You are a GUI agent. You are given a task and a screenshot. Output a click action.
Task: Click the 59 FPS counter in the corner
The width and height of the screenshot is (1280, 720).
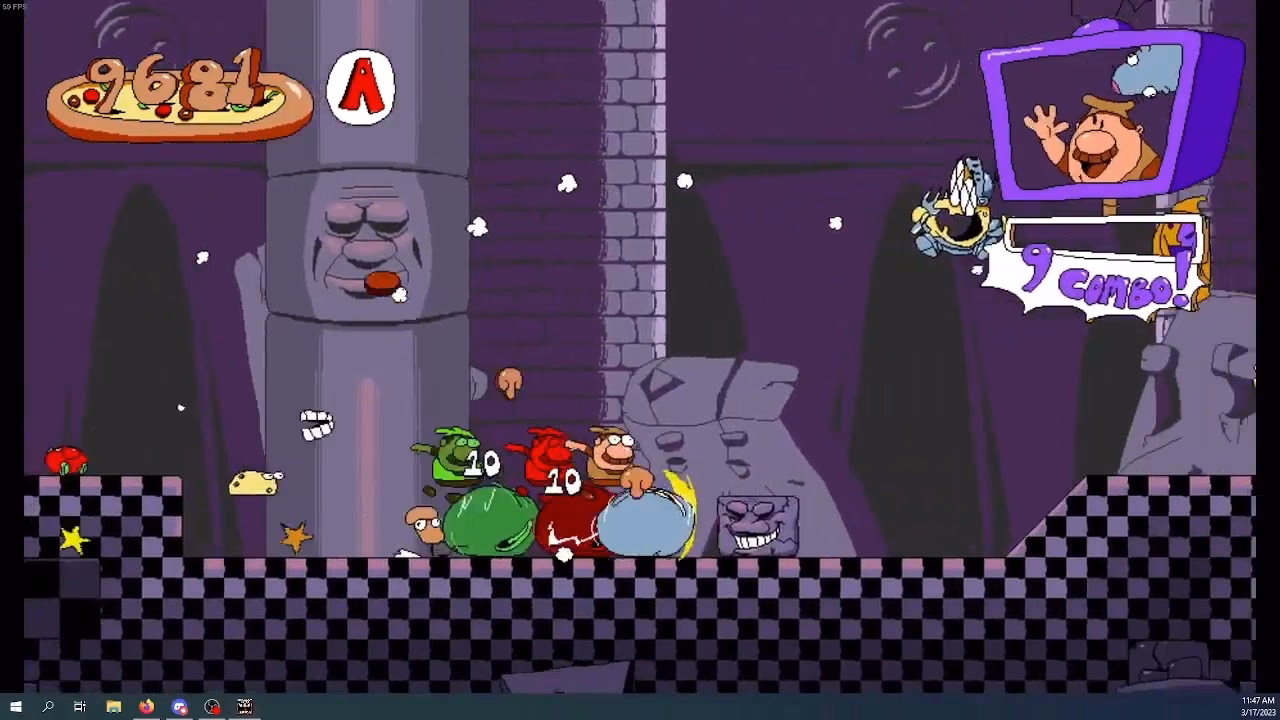click(x=14, y=6)
